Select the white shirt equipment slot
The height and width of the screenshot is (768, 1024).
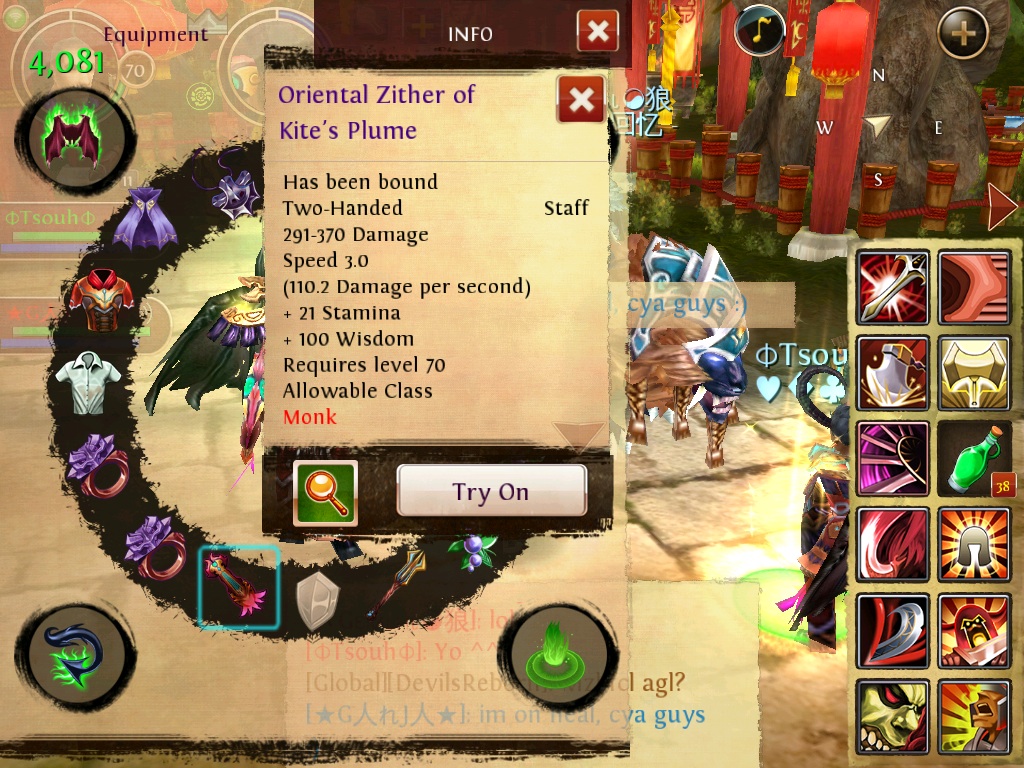[x=88, y=381]
